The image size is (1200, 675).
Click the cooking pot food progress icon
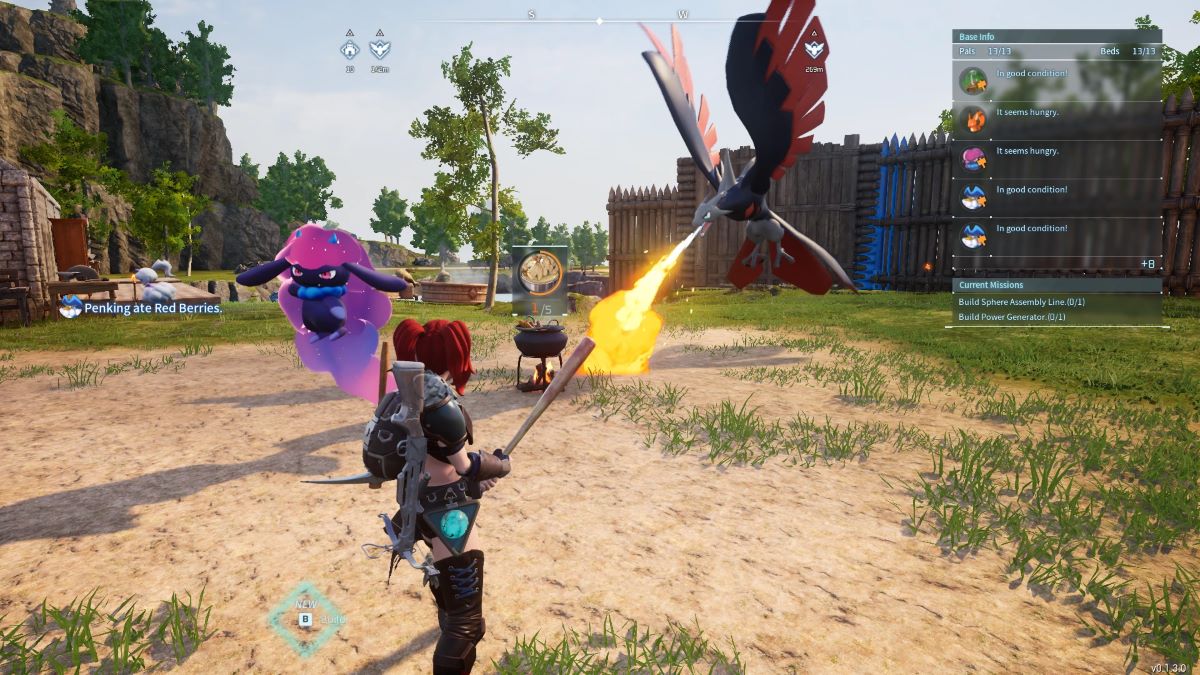coord(540,271)
